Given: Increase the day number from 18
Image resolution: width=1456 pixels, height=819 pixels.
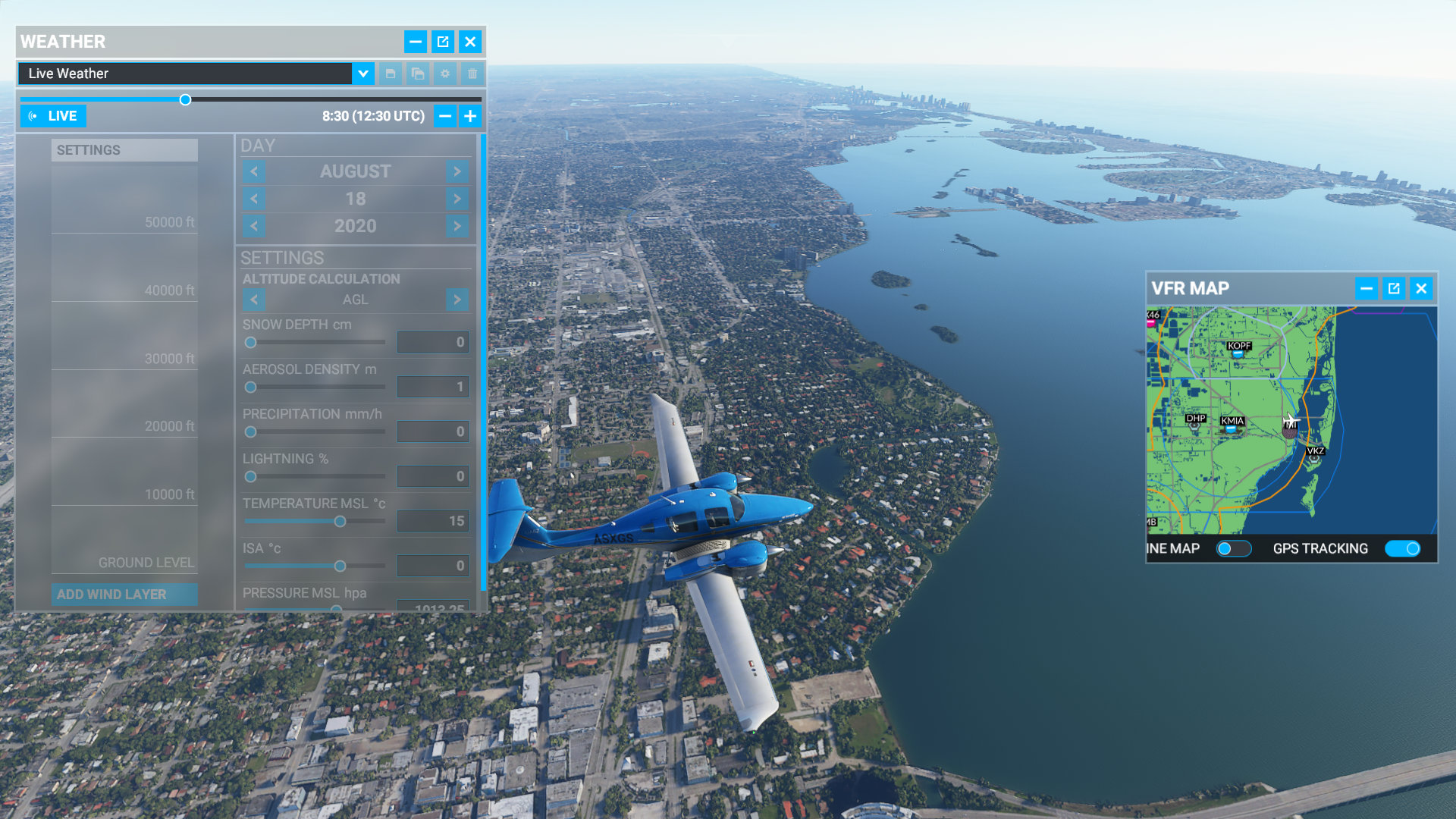Looking at the screenshot, I should tap(457, 199).
